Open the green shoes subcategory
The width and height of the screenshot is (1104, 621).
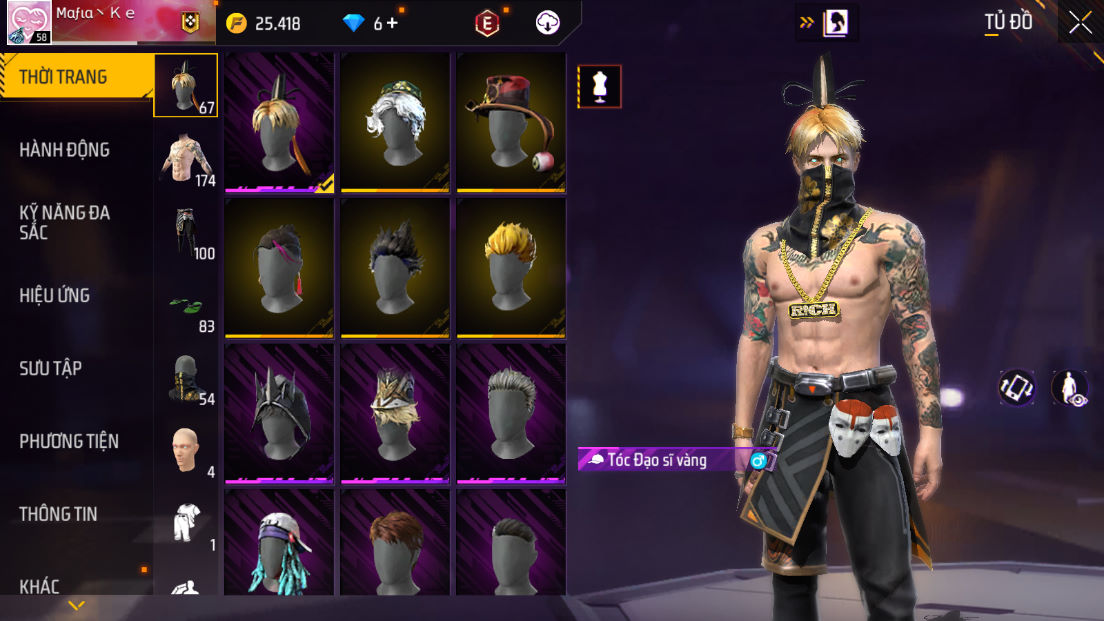(x=186, y=304)
